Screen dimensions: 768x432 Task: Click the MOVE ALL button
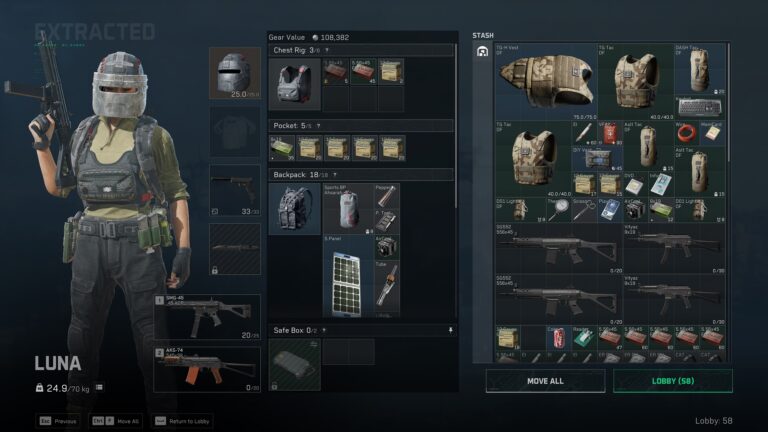[x=545, y=381]
